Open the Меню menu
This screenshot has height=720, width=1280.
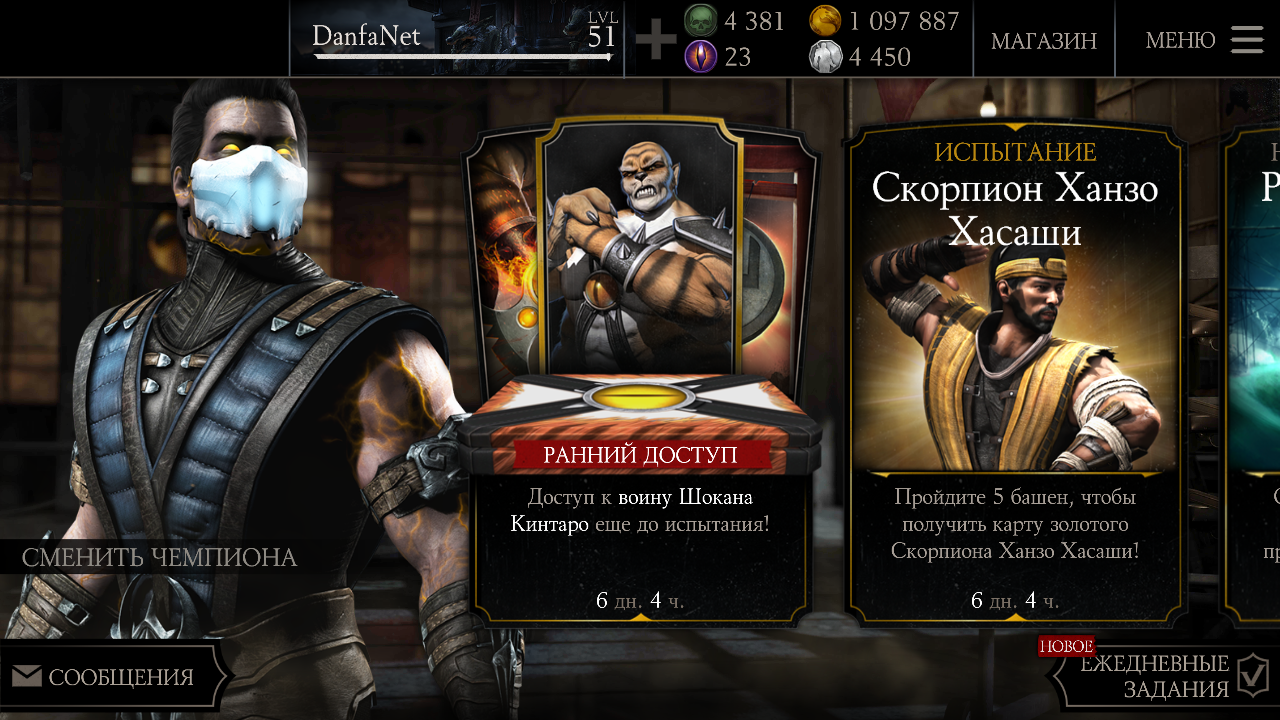pyautogui.click(x=1204, y=40)
